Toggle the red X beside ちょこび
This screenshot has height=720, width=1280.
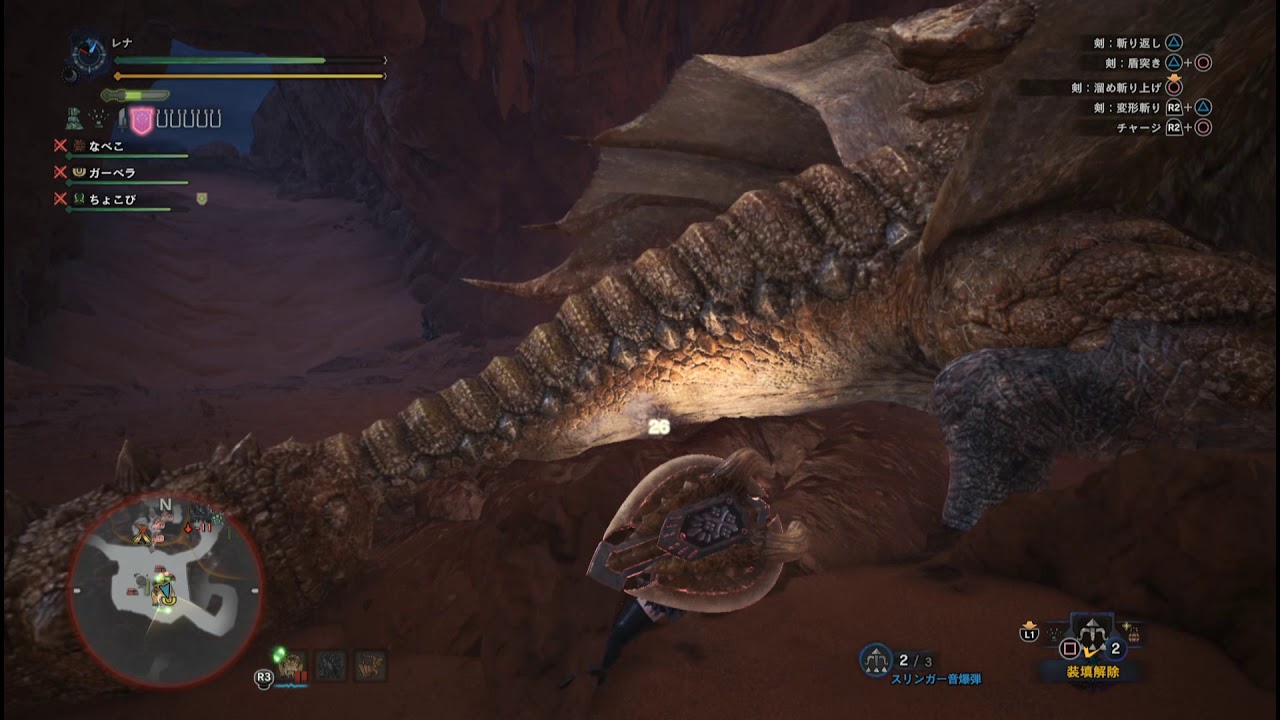tap(61, 197)
